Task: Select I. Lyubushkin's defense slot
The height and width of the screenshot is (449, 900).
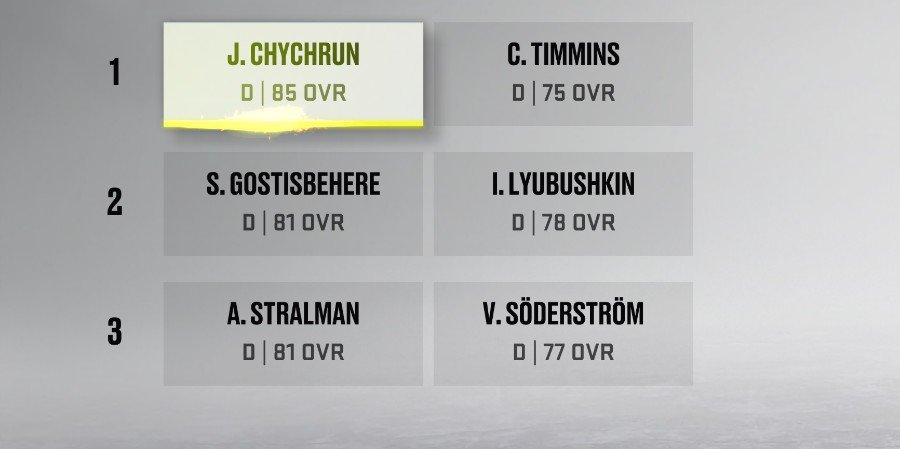Action: coord(563,203)
